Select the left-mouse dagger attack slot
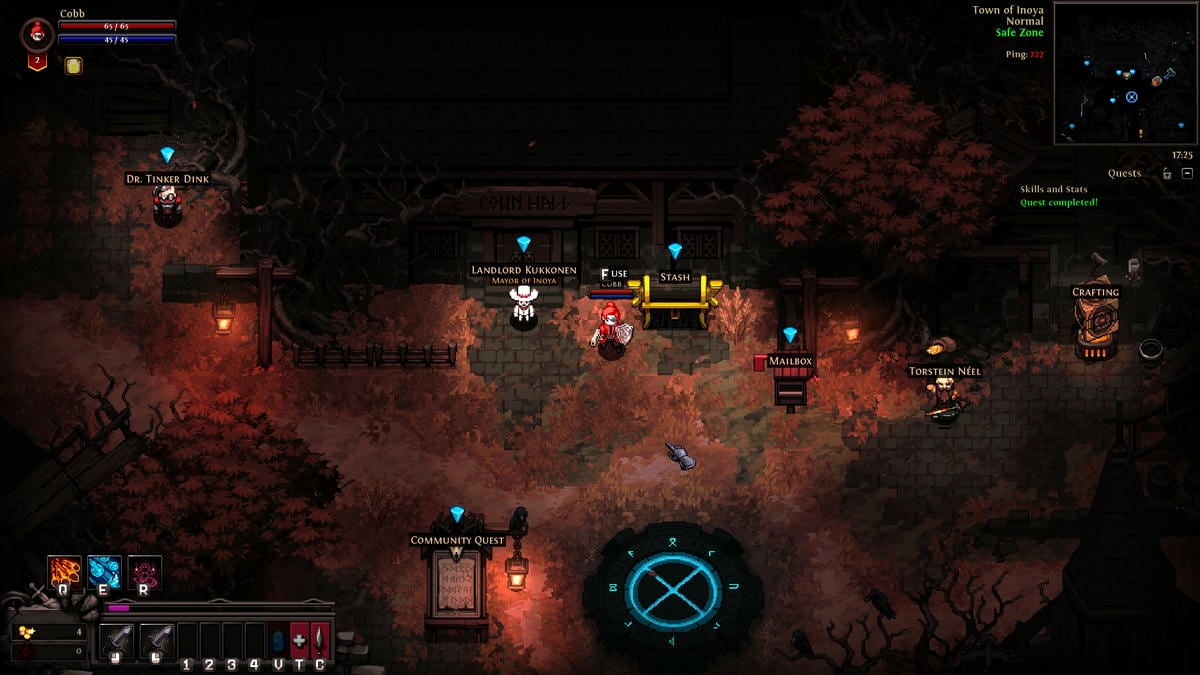Viewport: 1200px width, 675px height. point(118,641)
